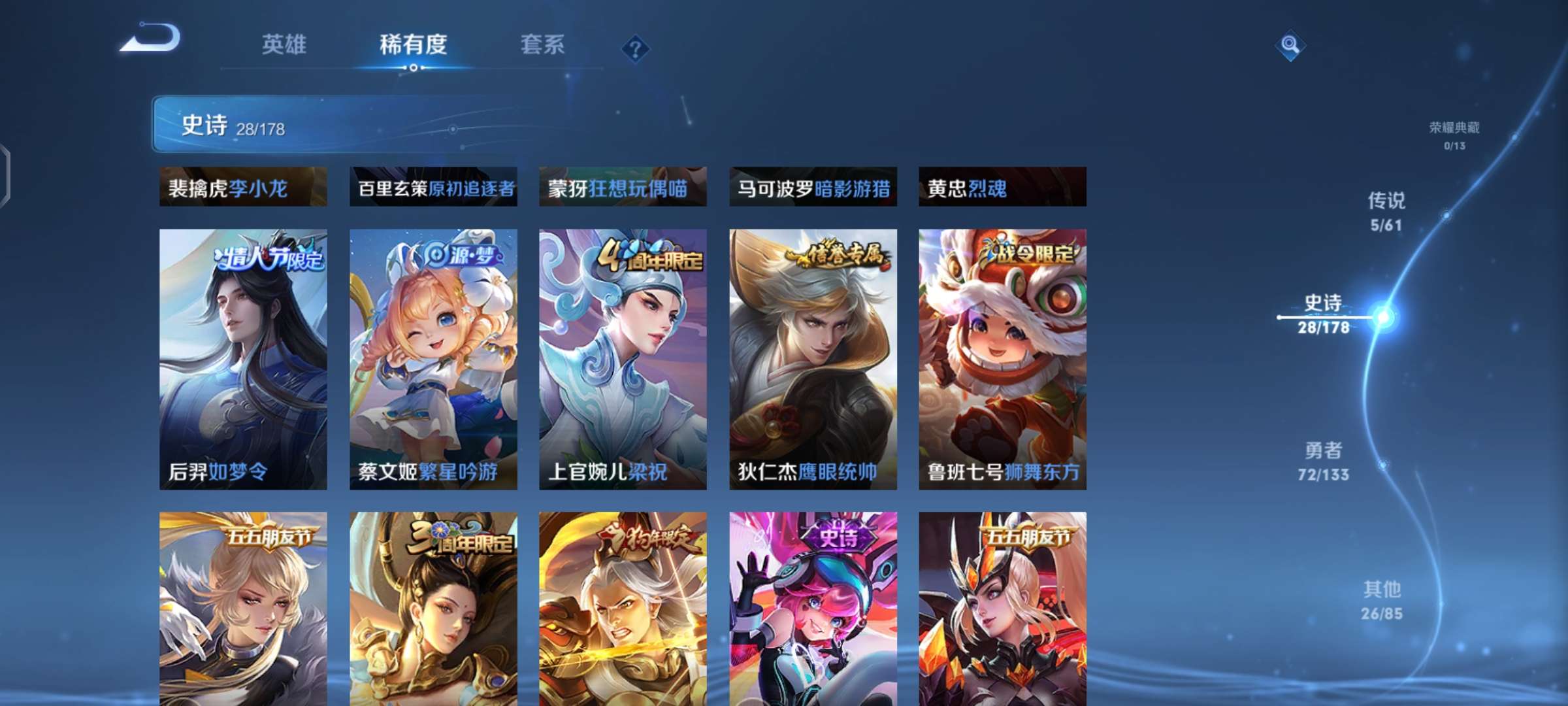Viewport: 1568px width, 706px height.
Task: Click the 裴擒虎李小龙 name label
Action: (x=242, y=189)
